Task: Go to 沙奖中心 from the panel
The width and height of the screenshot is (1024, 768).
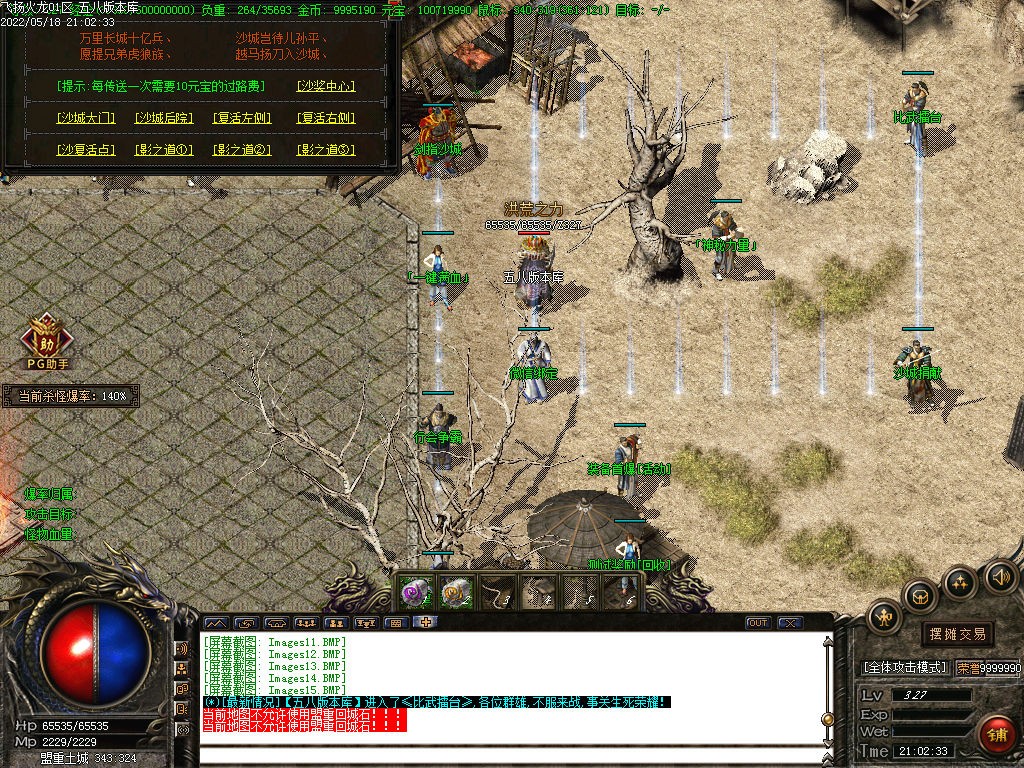Action: pyautogui.click(x=326, y=86)
